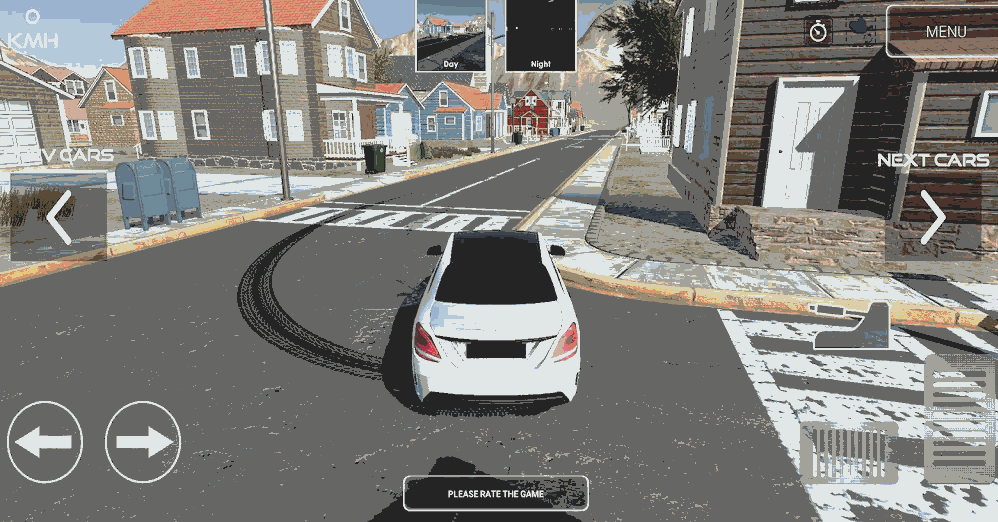
Task: Open the MENU button
Action: pos(944,32)
